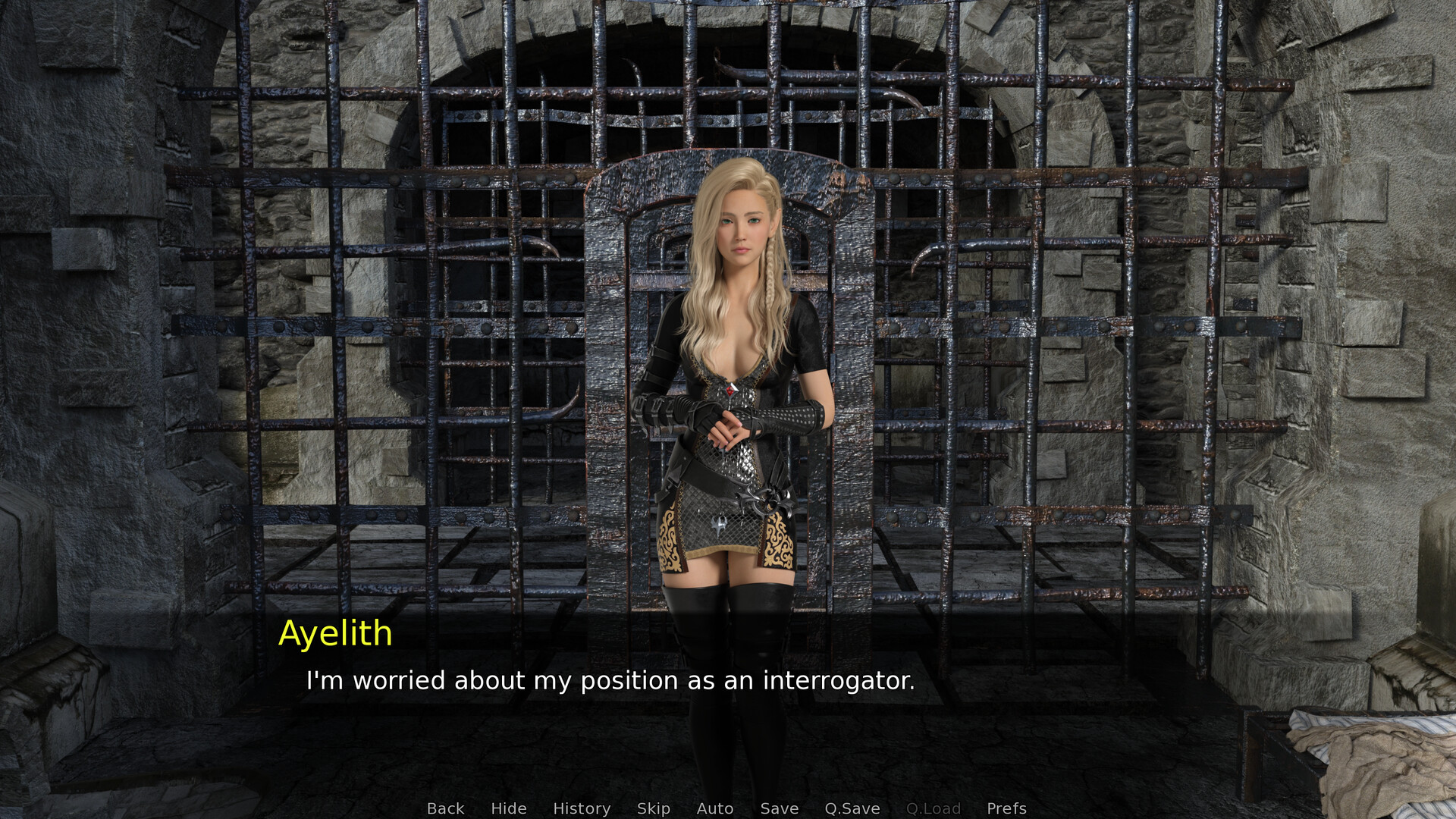Click Back to rewind the dialogue
The height and width of the screenshot is (819, 1456).
click(x=445, y=808)
